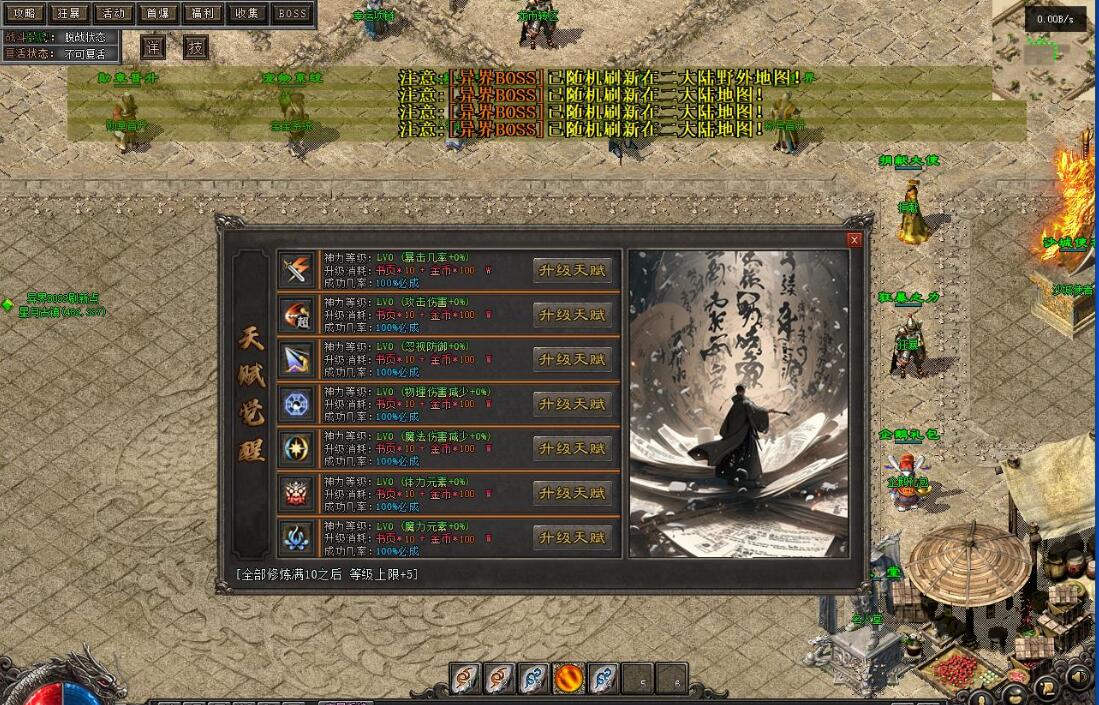Upgrade the 体力元素 stamina talent
The width and height of the screenshot is (1099, 705).
coord(572,493)
